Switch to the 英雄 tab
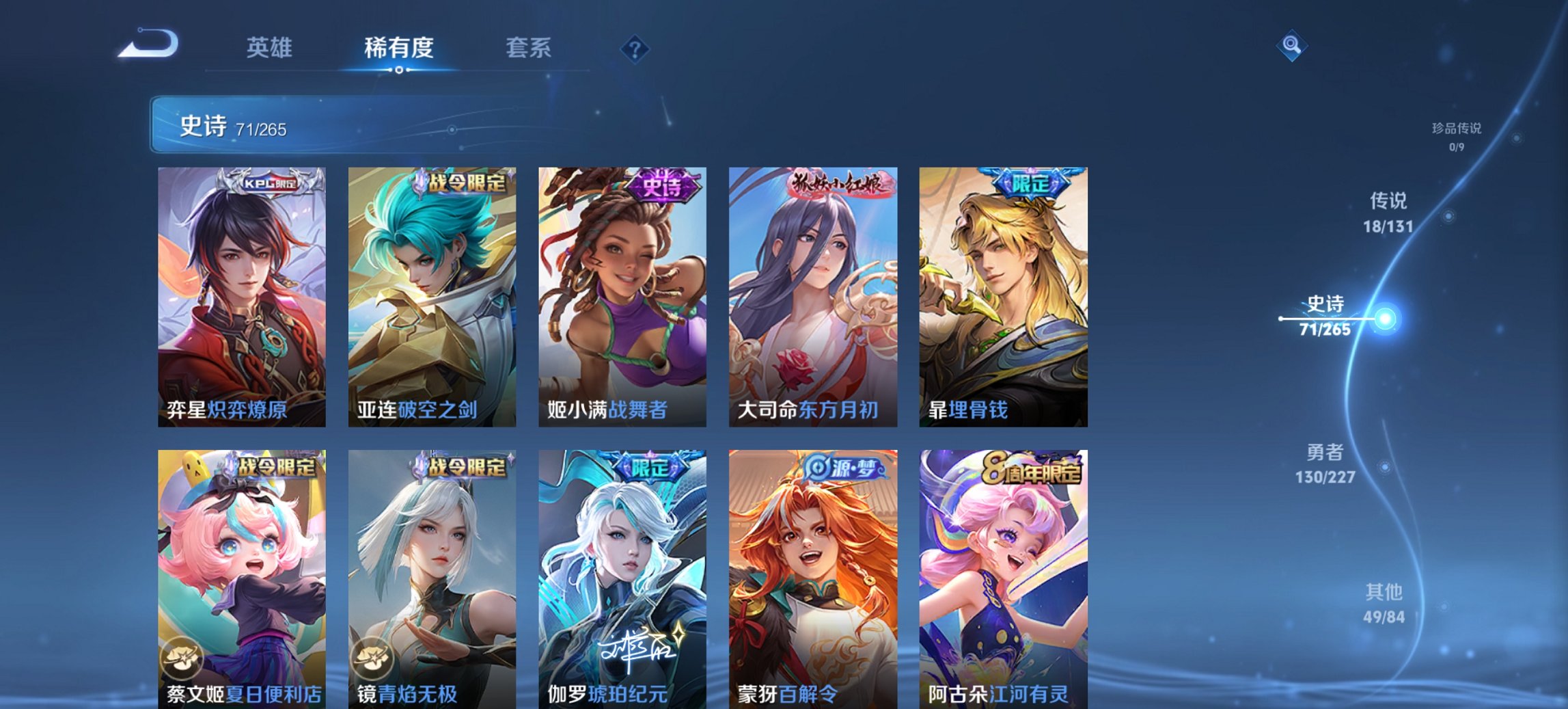 [x=271, y=49]
